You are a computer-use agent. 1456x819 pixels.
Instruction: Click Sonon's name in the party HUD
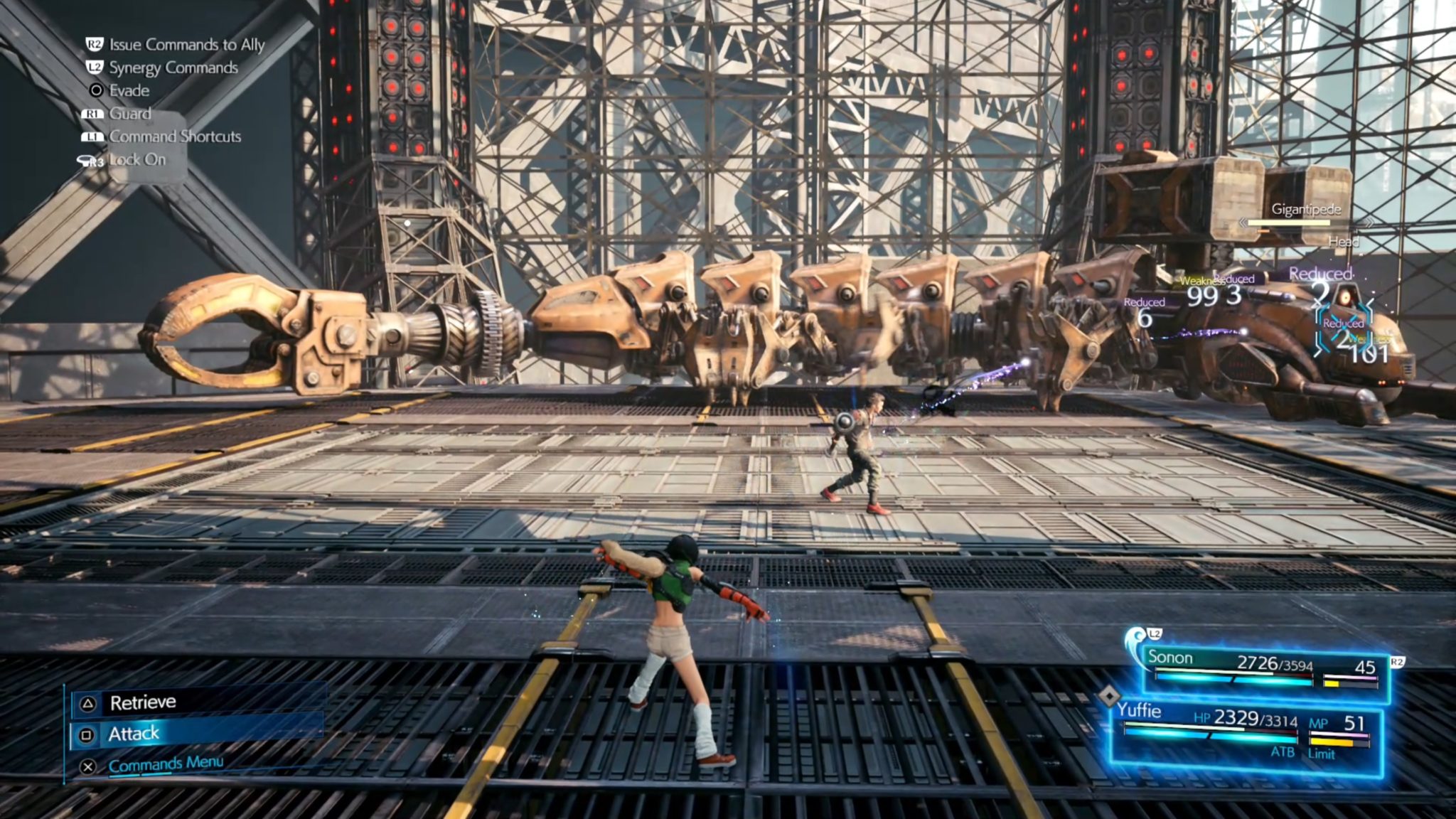click(1171, 657)
